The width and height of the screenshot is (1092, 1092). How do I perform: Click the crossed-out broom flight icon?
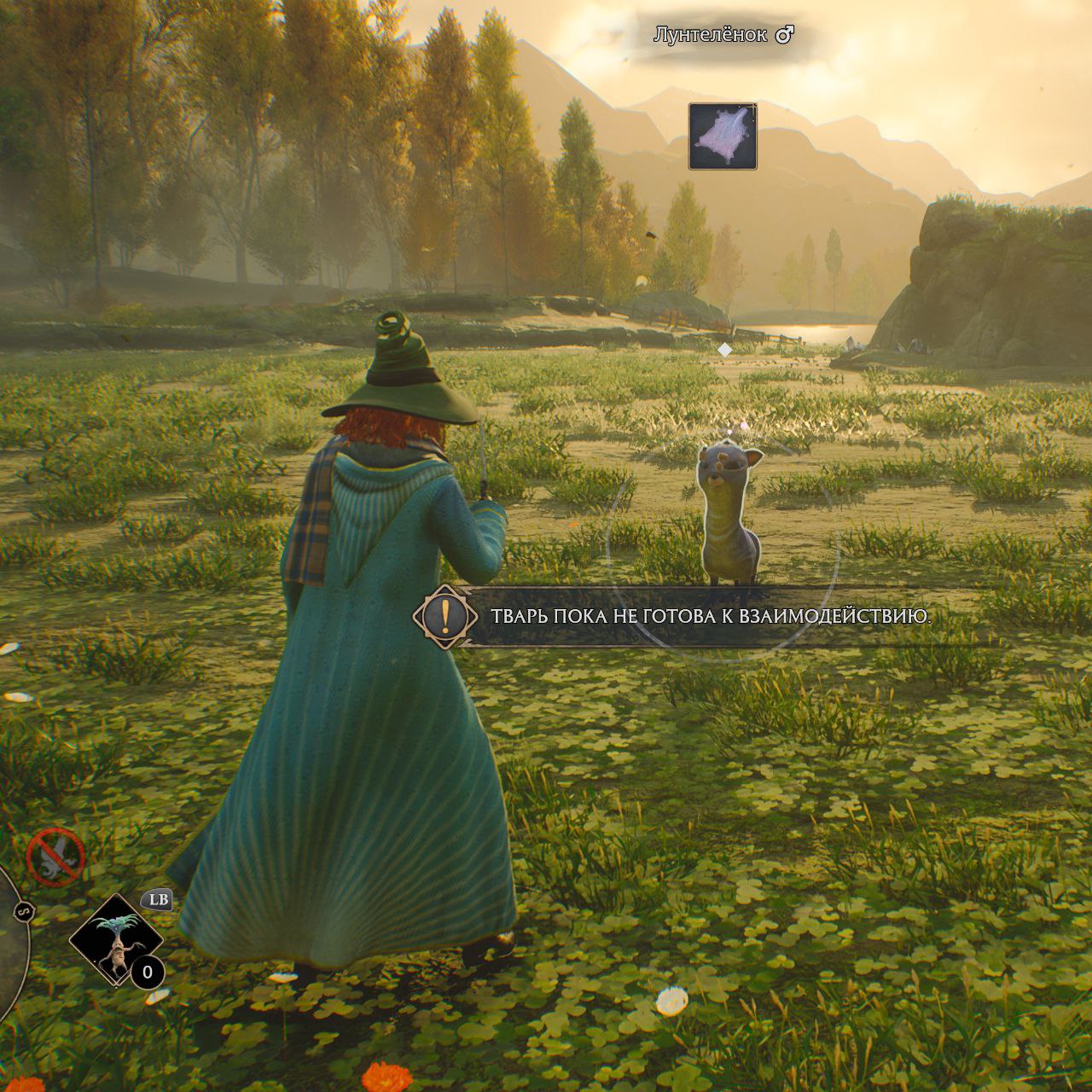[56, 857]
